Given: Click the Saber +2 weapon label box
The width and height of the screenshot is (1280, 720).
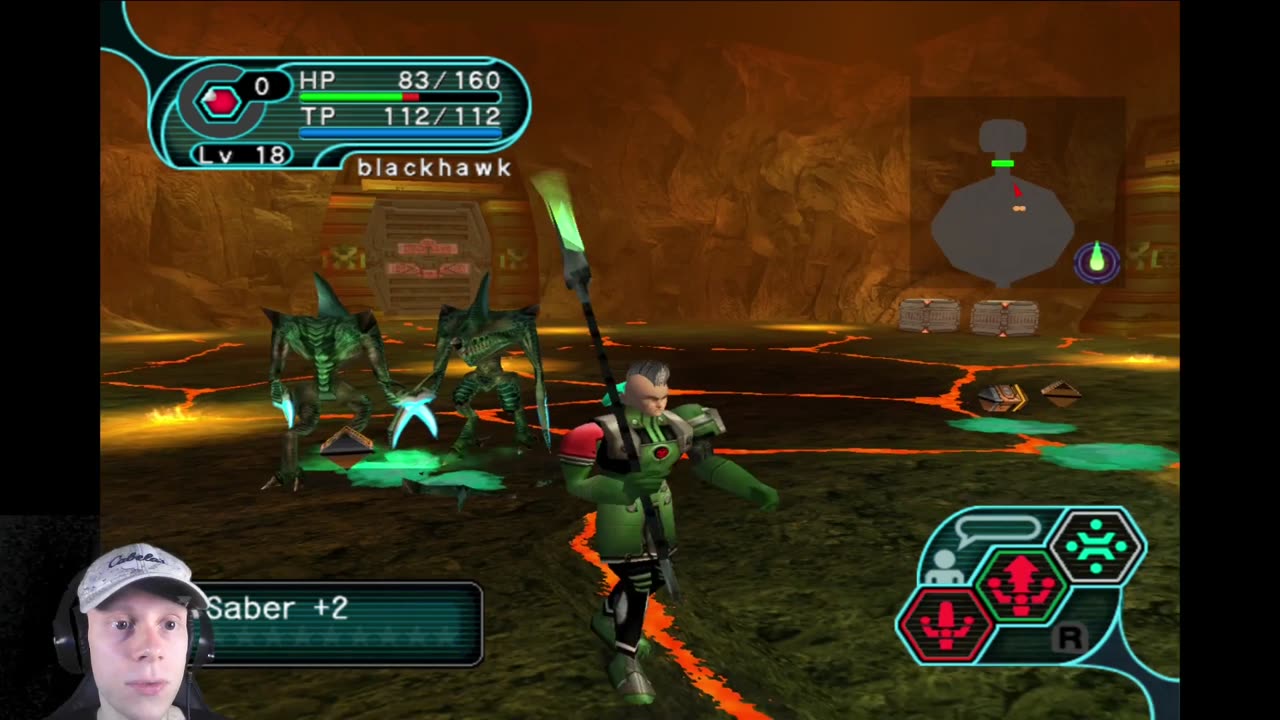Looking at the screenshot, I should pos(340,624).
